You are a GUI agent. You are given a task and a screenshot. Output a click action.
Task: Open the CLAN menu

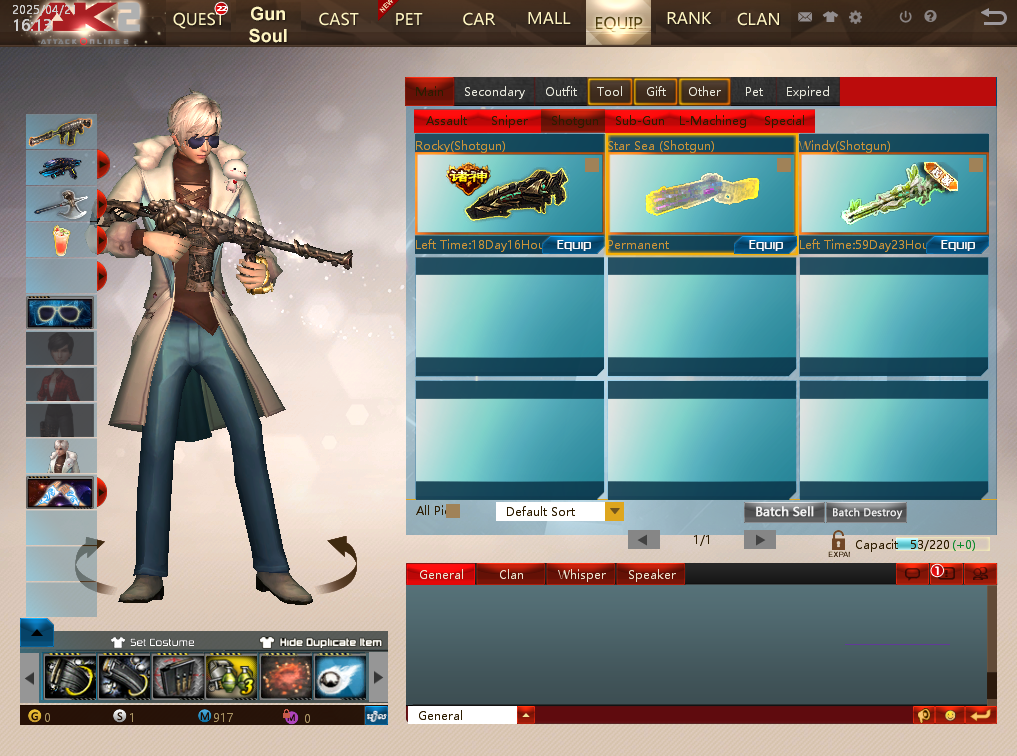tap(758, 19)
